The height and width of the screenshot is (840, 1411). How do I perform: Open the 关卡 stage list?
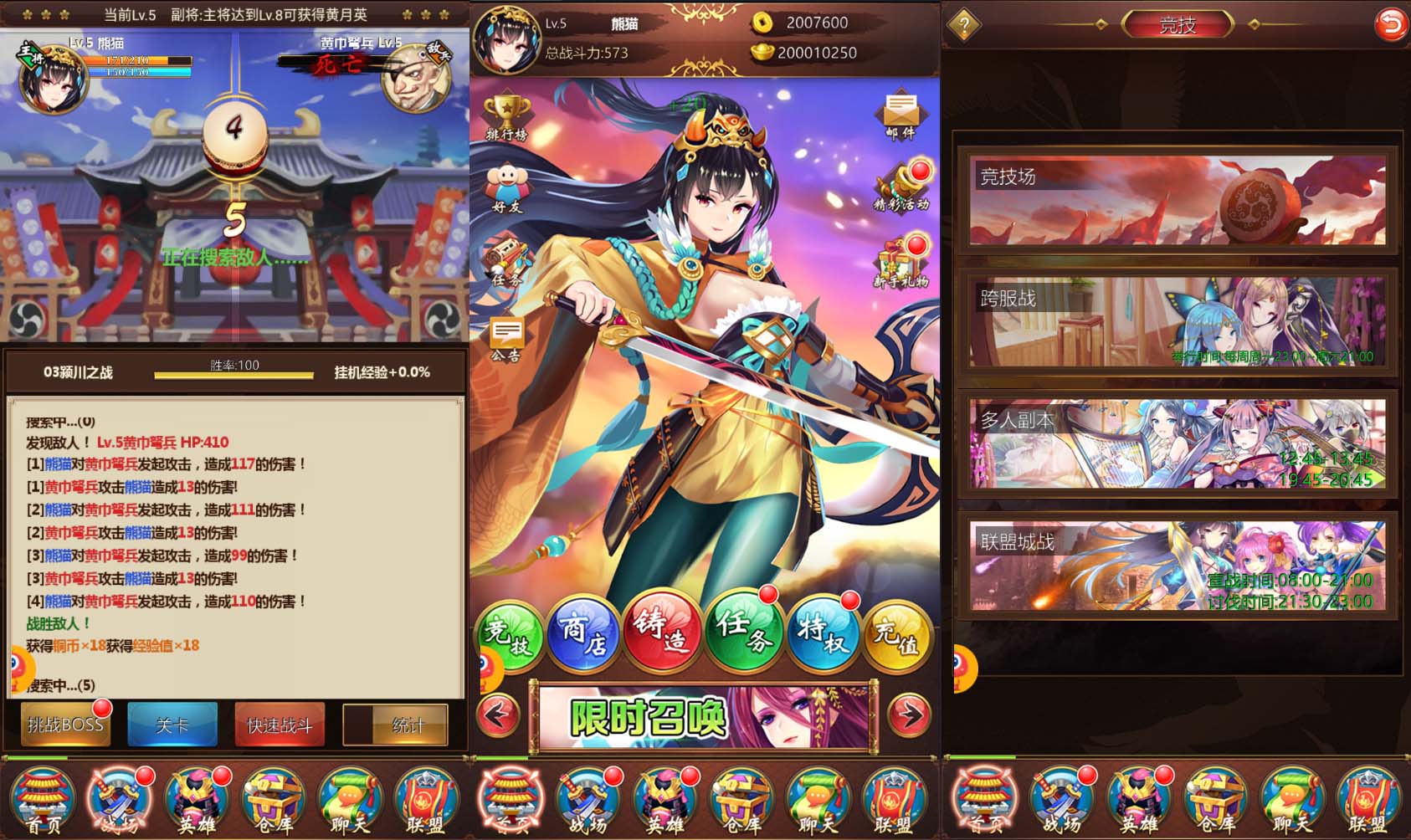(x=172, y=725)
